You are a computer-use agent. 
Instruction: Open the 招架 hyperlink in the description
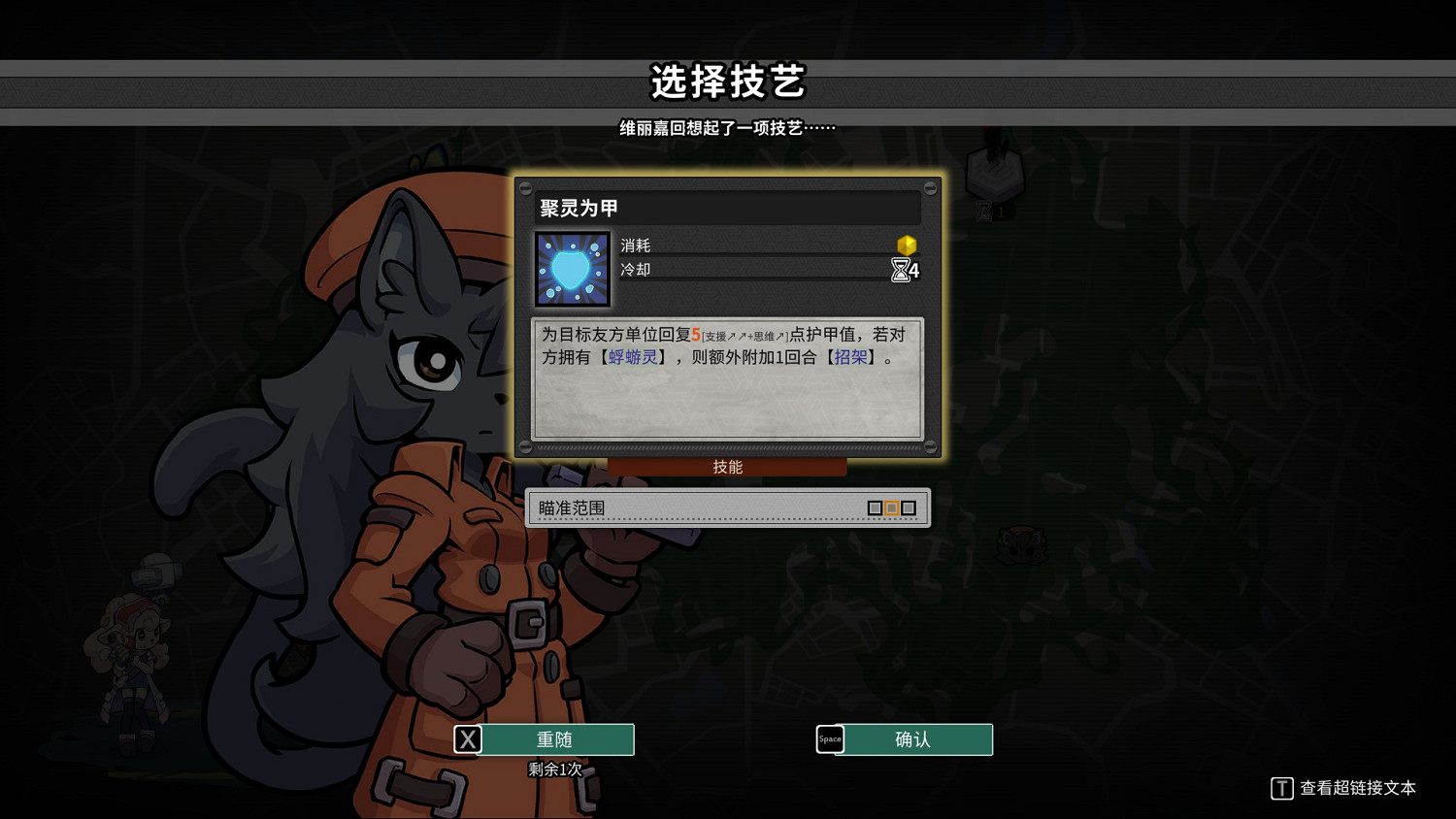851,356
